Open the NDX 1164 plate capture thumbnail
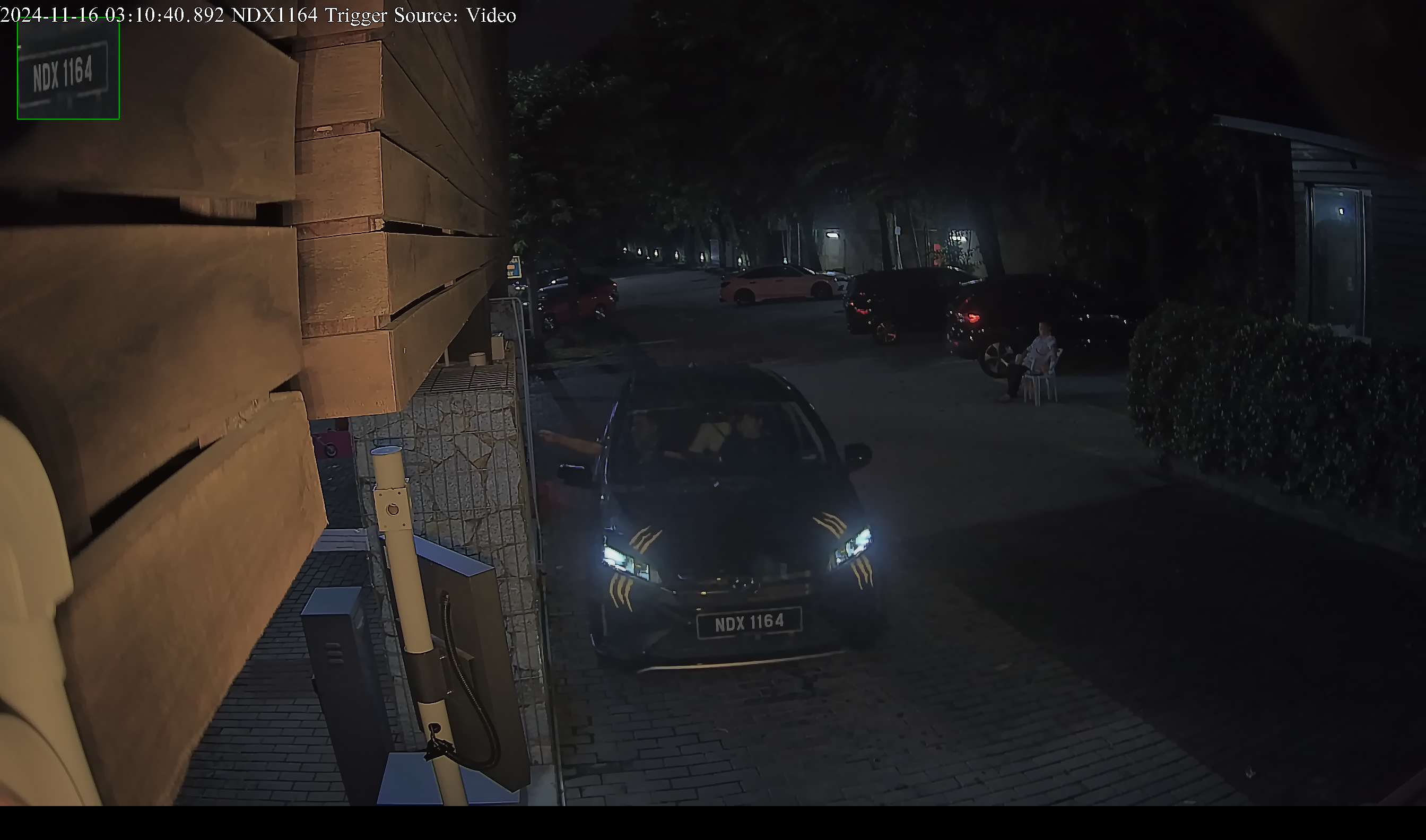The image size is (1426, 840). 68,69
